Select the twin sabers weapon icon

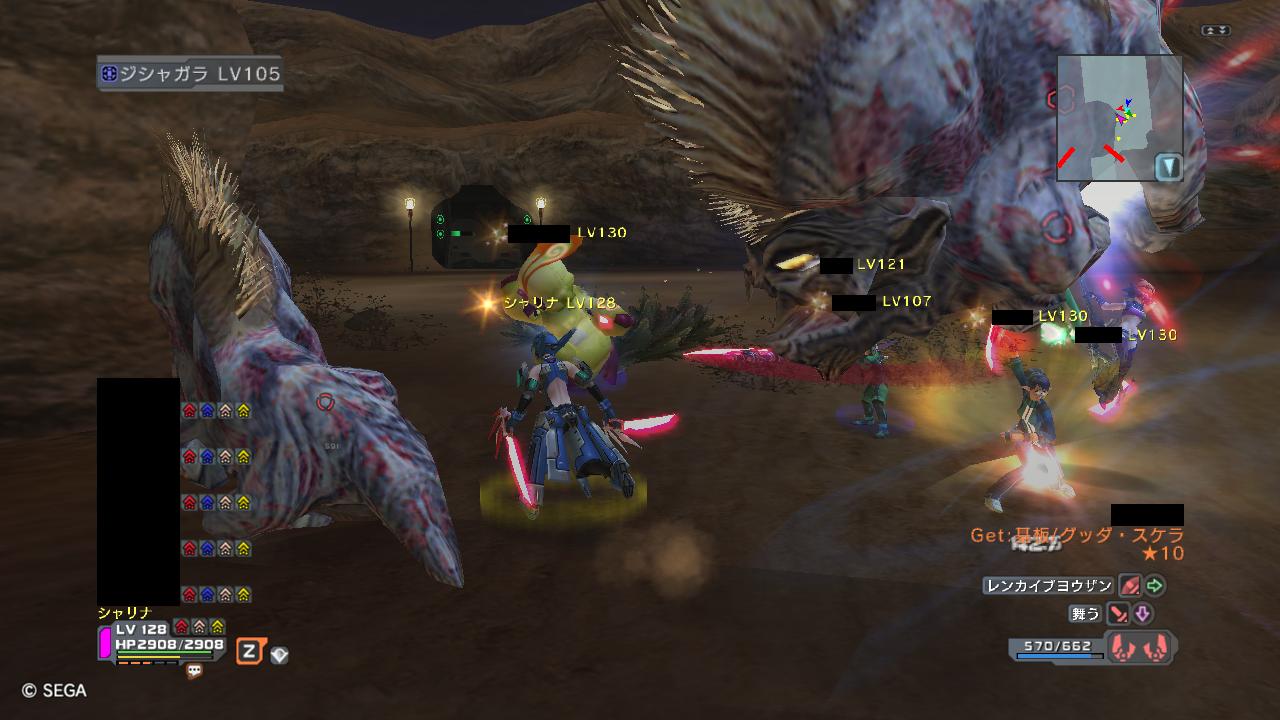click(x=1140, y=647)
